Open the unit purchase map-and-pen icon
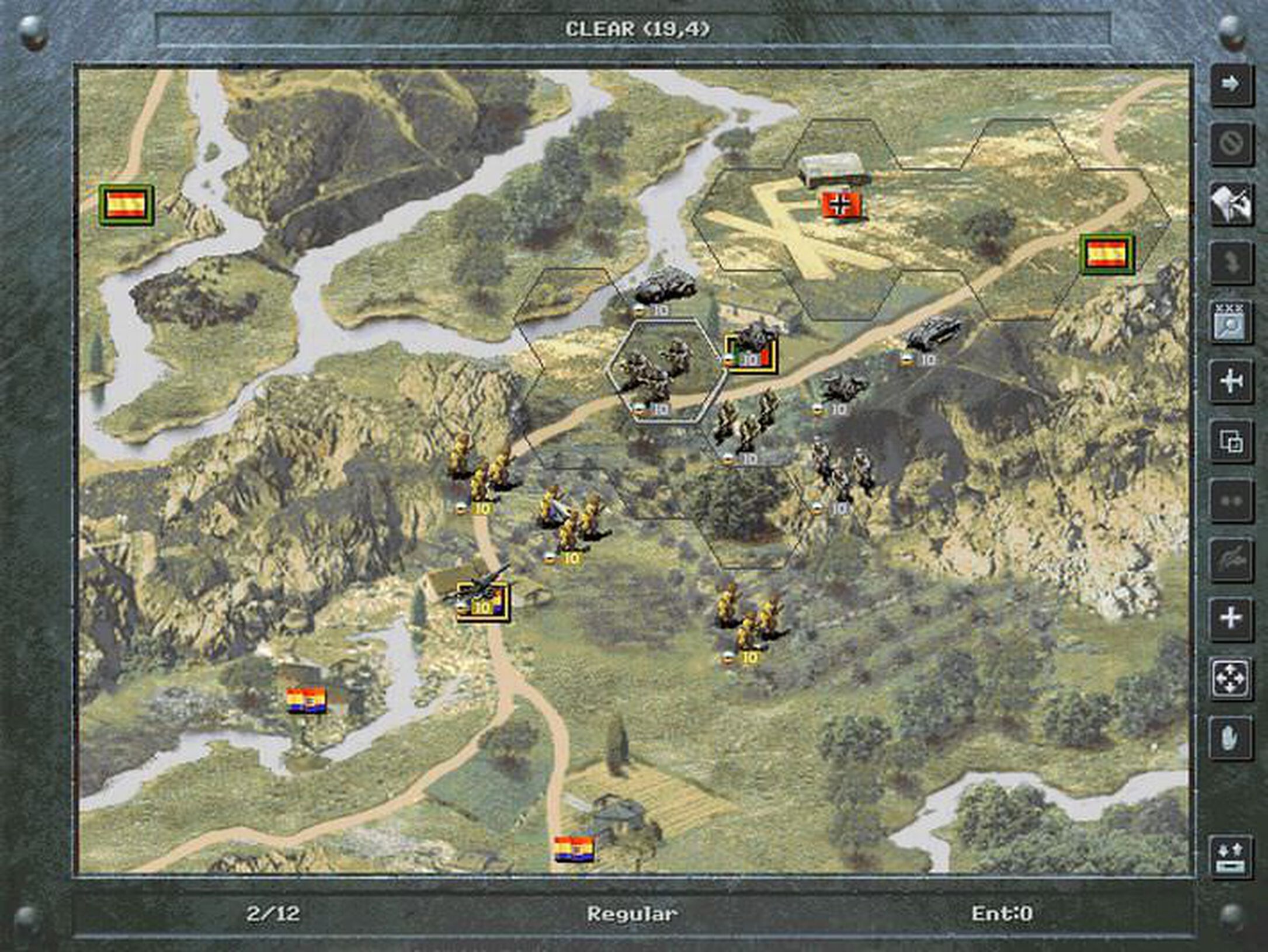This screenshot has height=952, width=1268. pyautogui.click(x=1231, y=201)
